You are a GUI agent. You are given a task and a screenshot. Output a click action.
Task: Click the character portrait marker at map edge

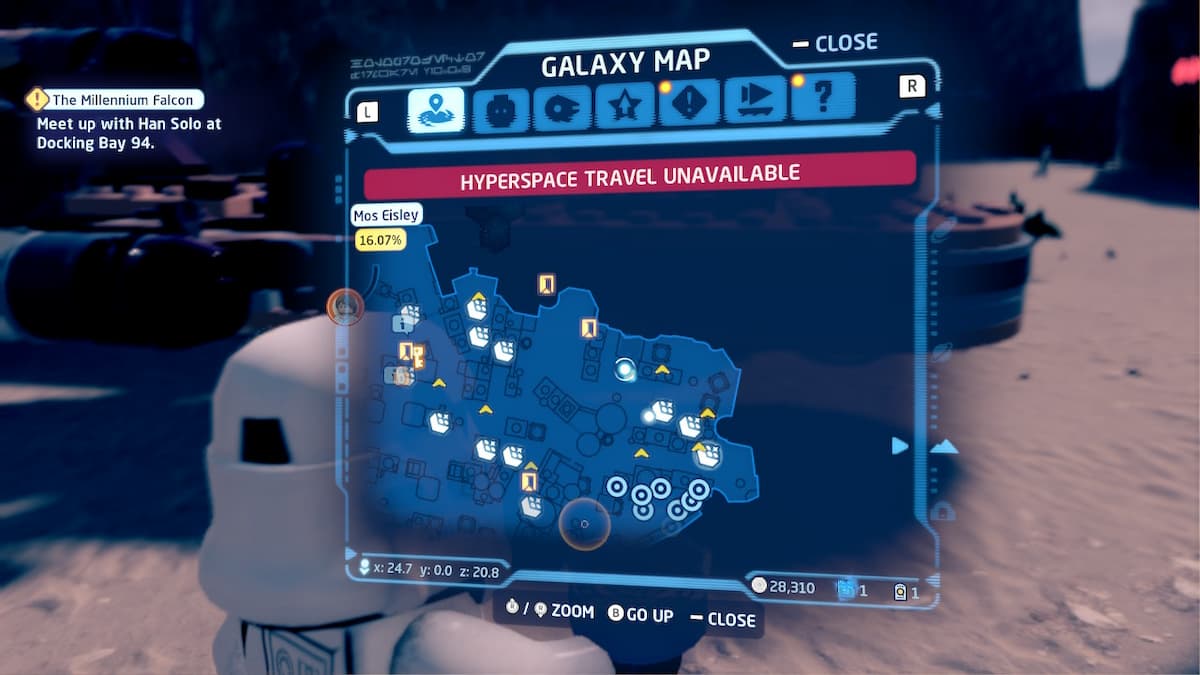tap(343, 306)
